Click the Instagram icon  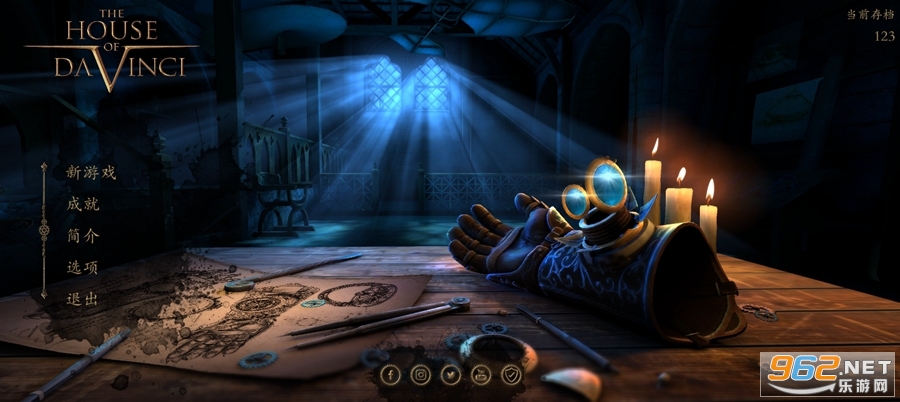[x=421, y=375]
